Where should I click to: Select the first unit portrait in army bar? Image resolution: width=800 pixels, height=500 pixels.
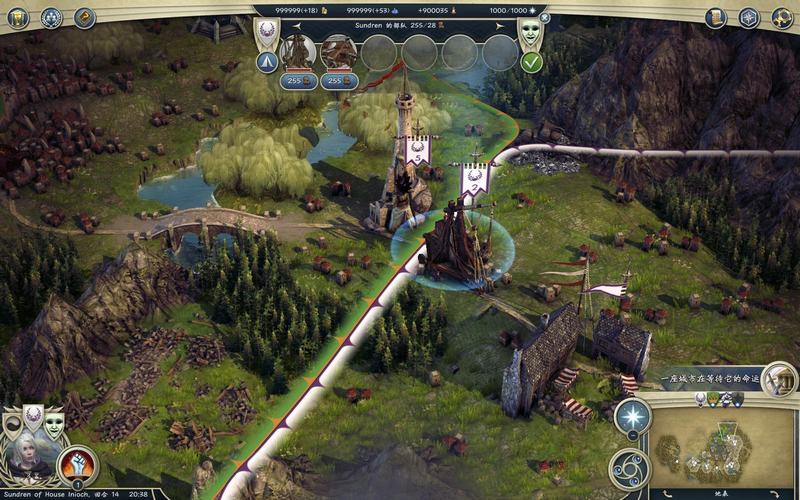[x=298, y=51]
